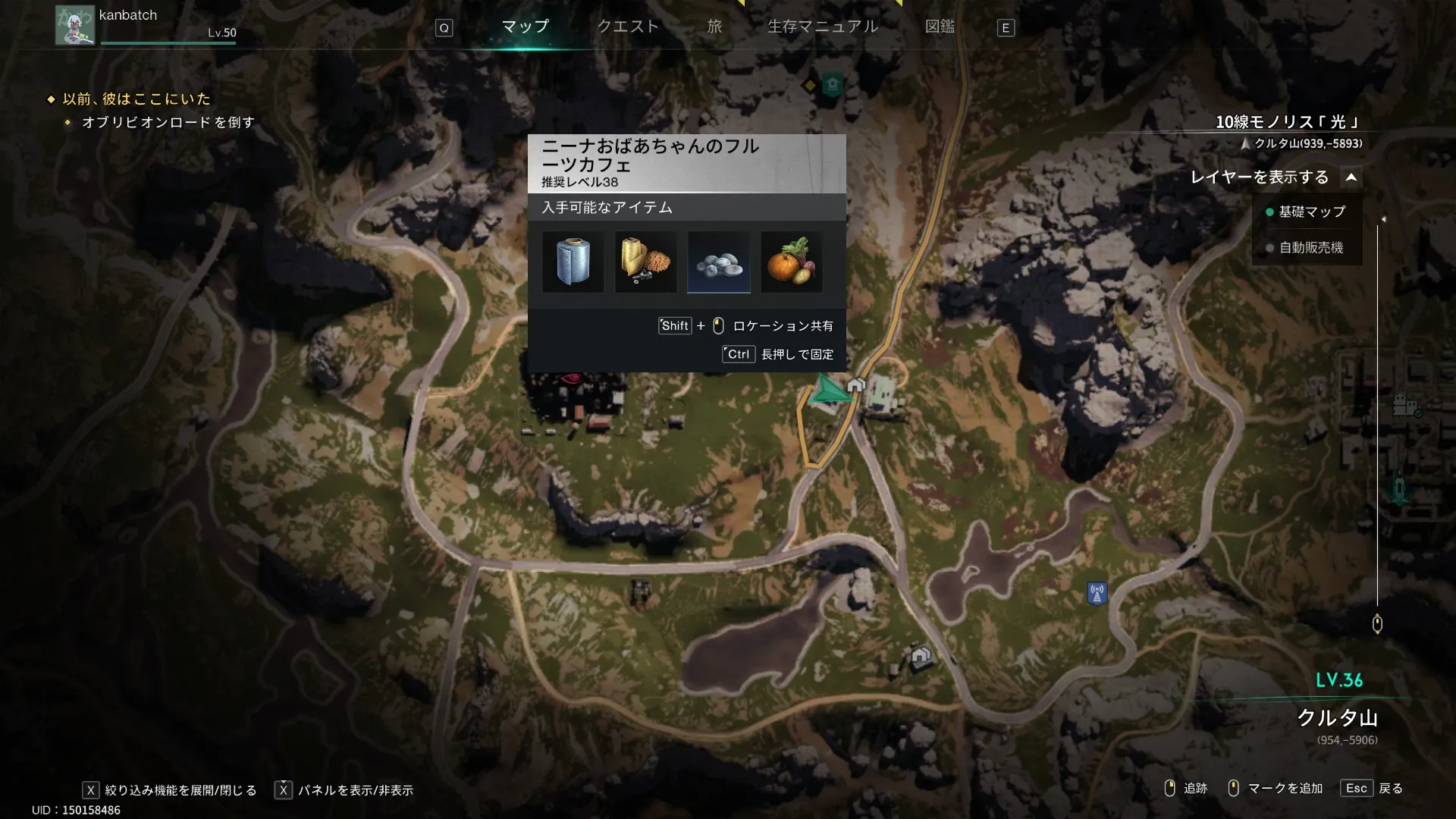
Task: Select the blue fabric roll item
Action: (x=573, y=262)
